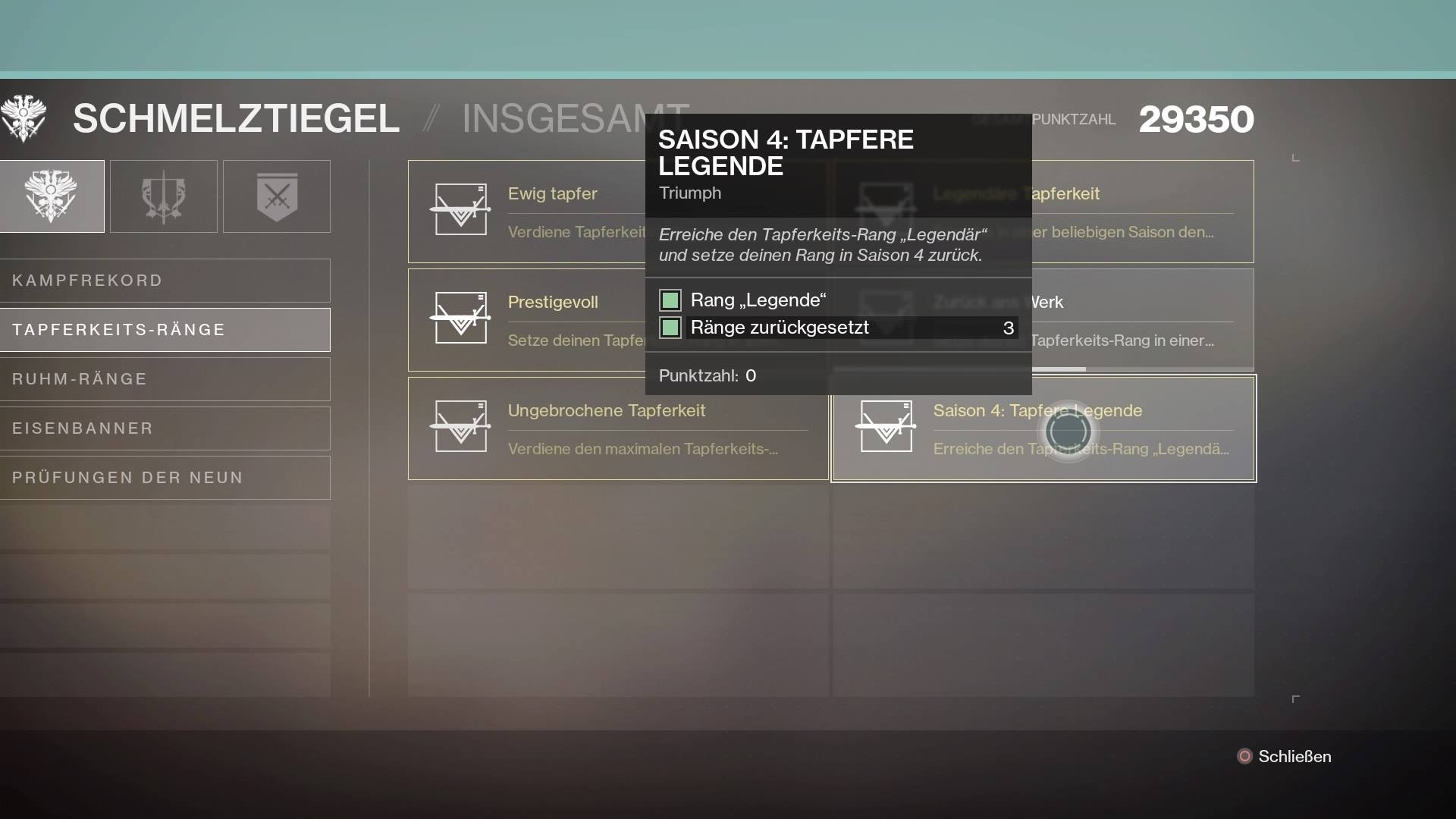Close the triumphs screen with Schließen
The width and height of the screenshot is (1456, 819).
pyautogui.click(x=1284, y=757)
